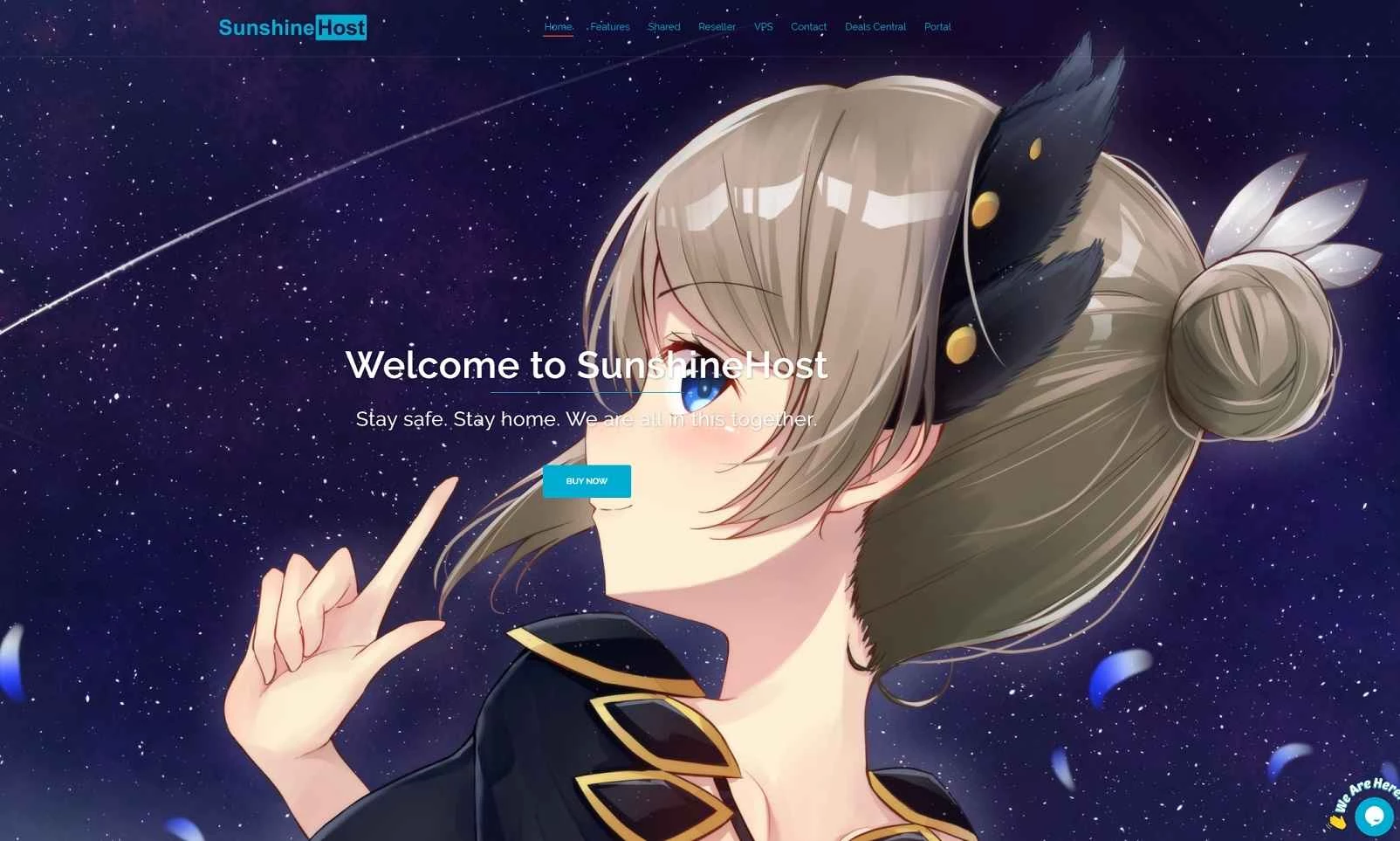The height and width of the screenshot is (841, 1400).
Task: Visit the Deals Central page
Action: [875, 26]
